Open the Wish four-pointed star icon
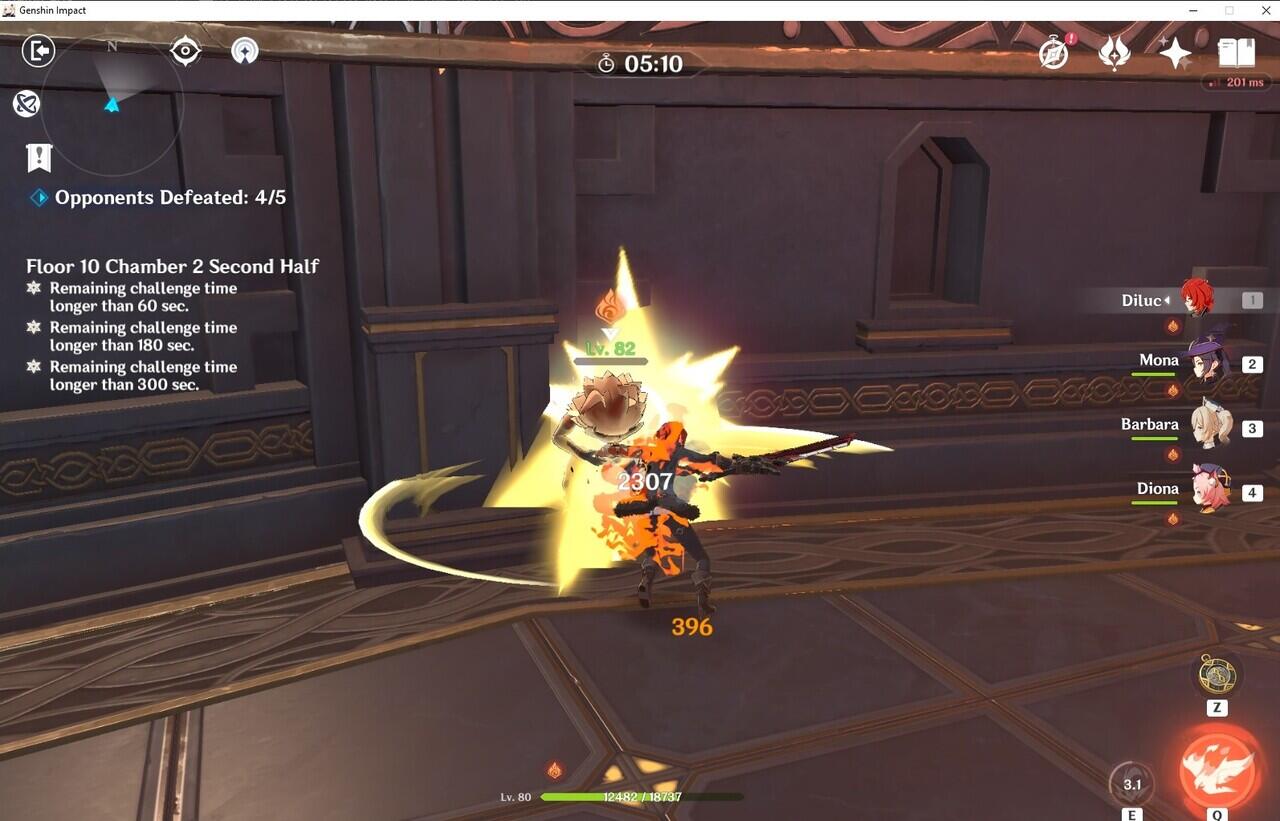Screen dimensions: 1280x821 pos(1175,52)
